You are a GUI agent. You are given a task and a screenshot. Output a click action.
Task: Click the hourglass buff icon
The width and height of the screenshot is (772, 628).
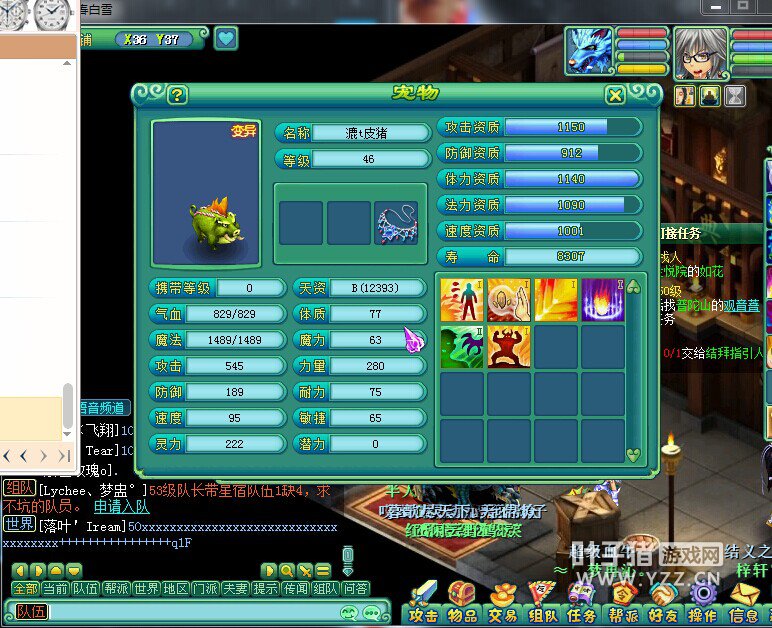pyautogui.click(x=735, y=95)
